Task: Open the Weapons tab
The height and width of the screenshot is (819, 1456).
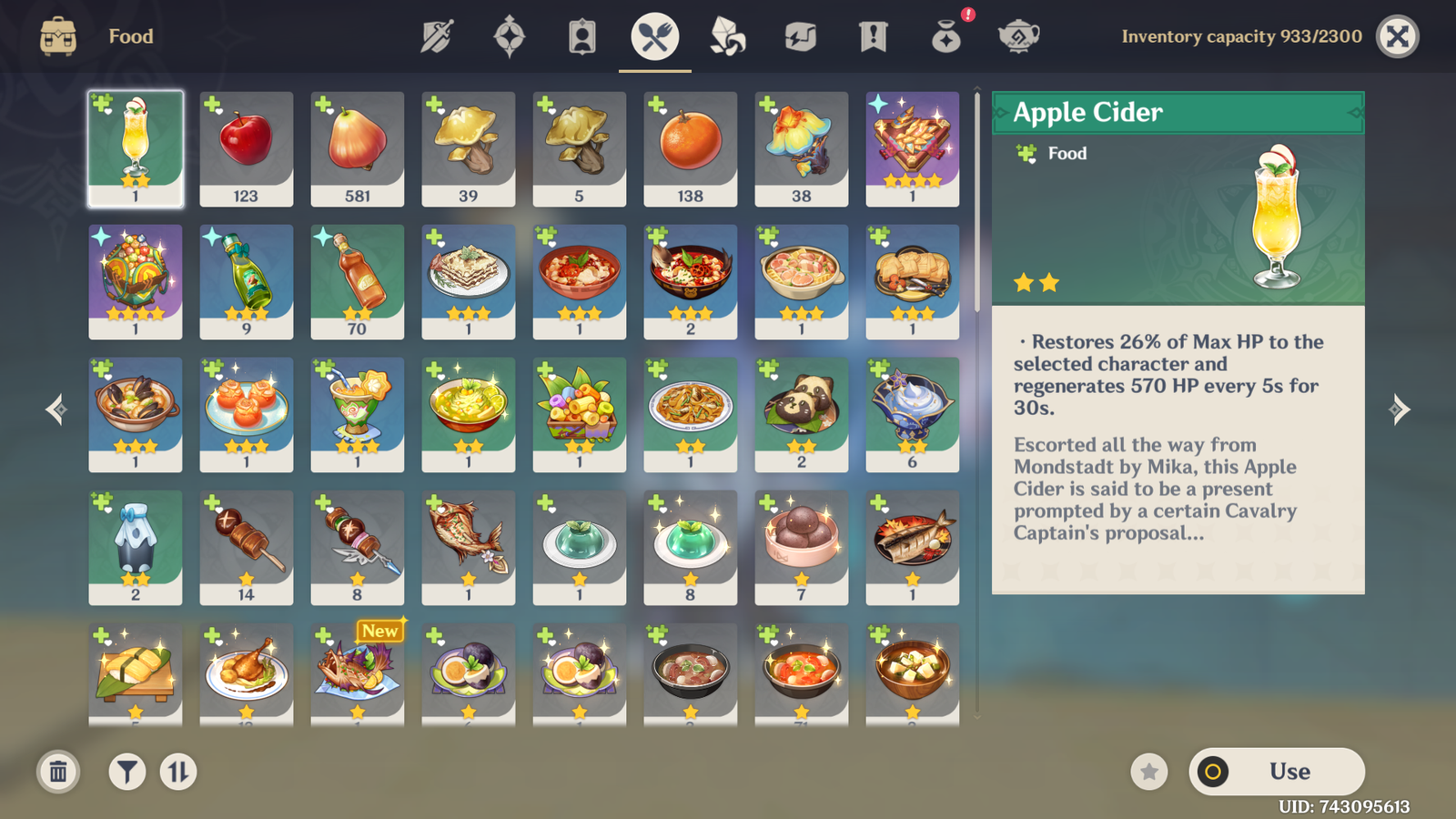Action: (437, 37)
